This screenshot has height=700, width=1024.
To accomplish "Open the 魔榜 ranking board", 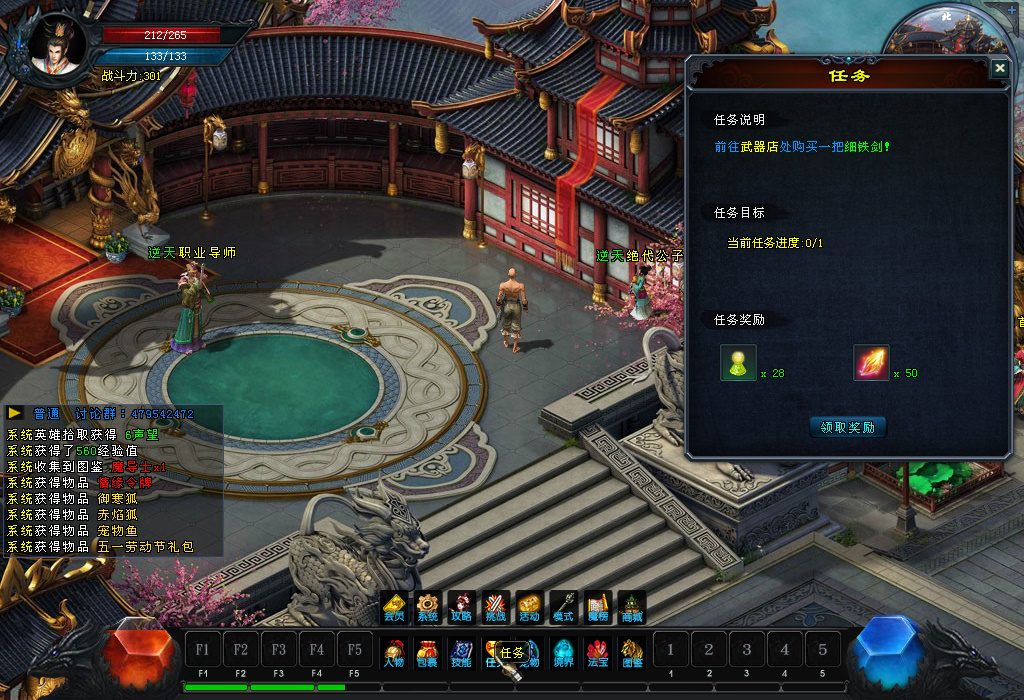I will tap(598, 607).
